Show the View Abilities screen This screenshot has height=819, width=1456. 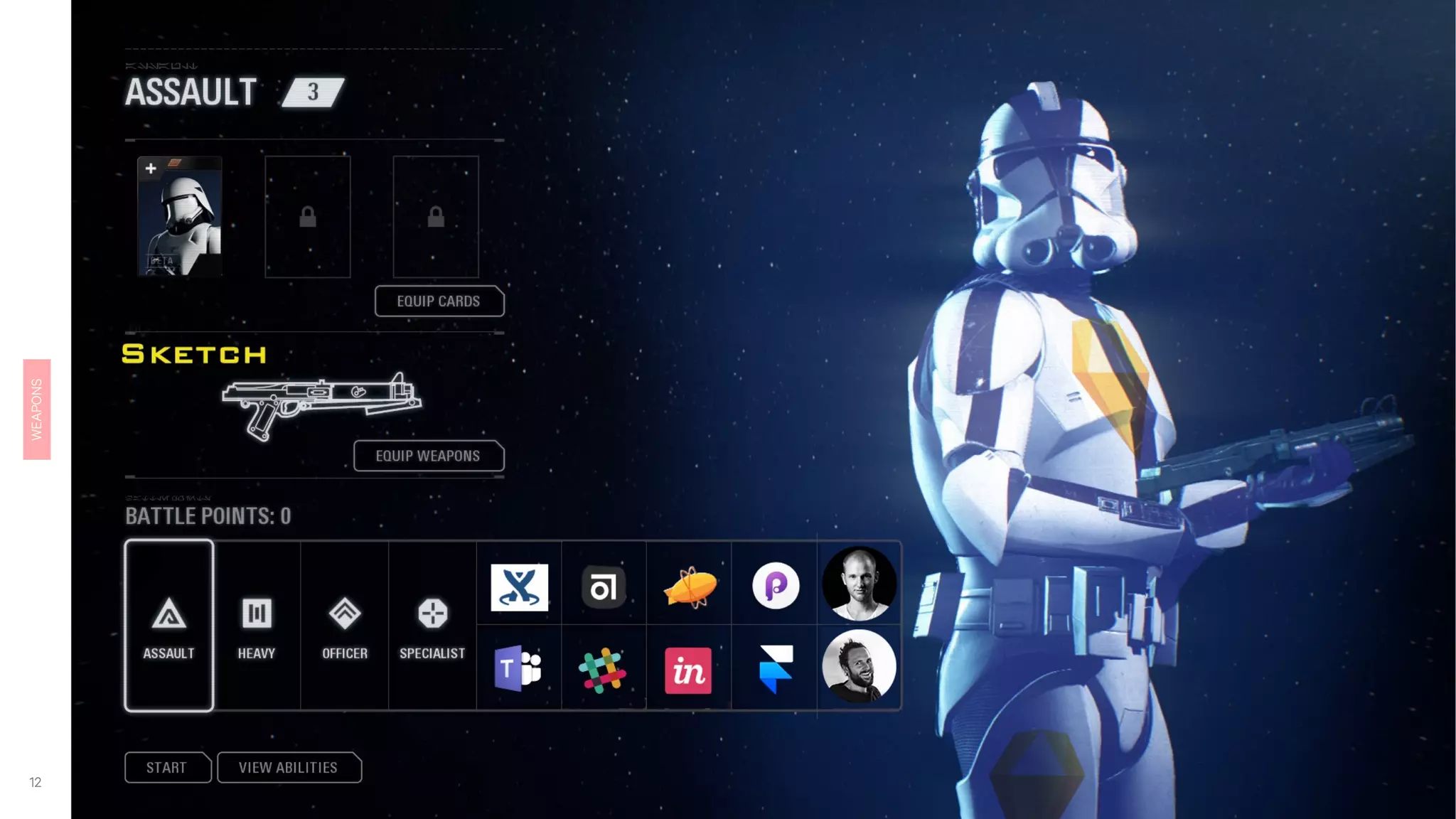pyautogui.click(x=289, y=768)
